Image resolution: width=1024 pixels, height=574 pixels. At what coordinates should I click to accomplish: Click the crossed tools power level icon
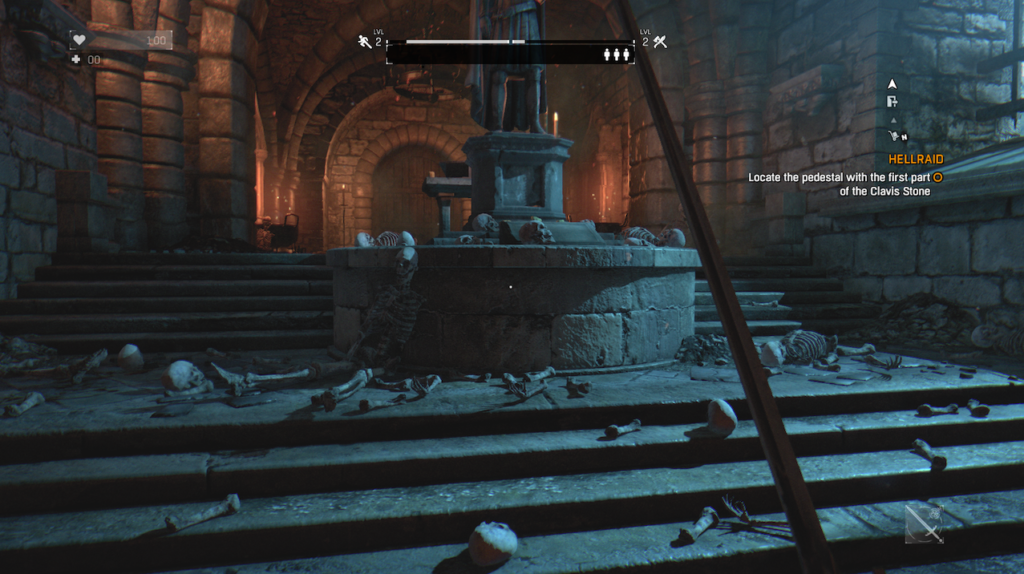click(660, 42)
